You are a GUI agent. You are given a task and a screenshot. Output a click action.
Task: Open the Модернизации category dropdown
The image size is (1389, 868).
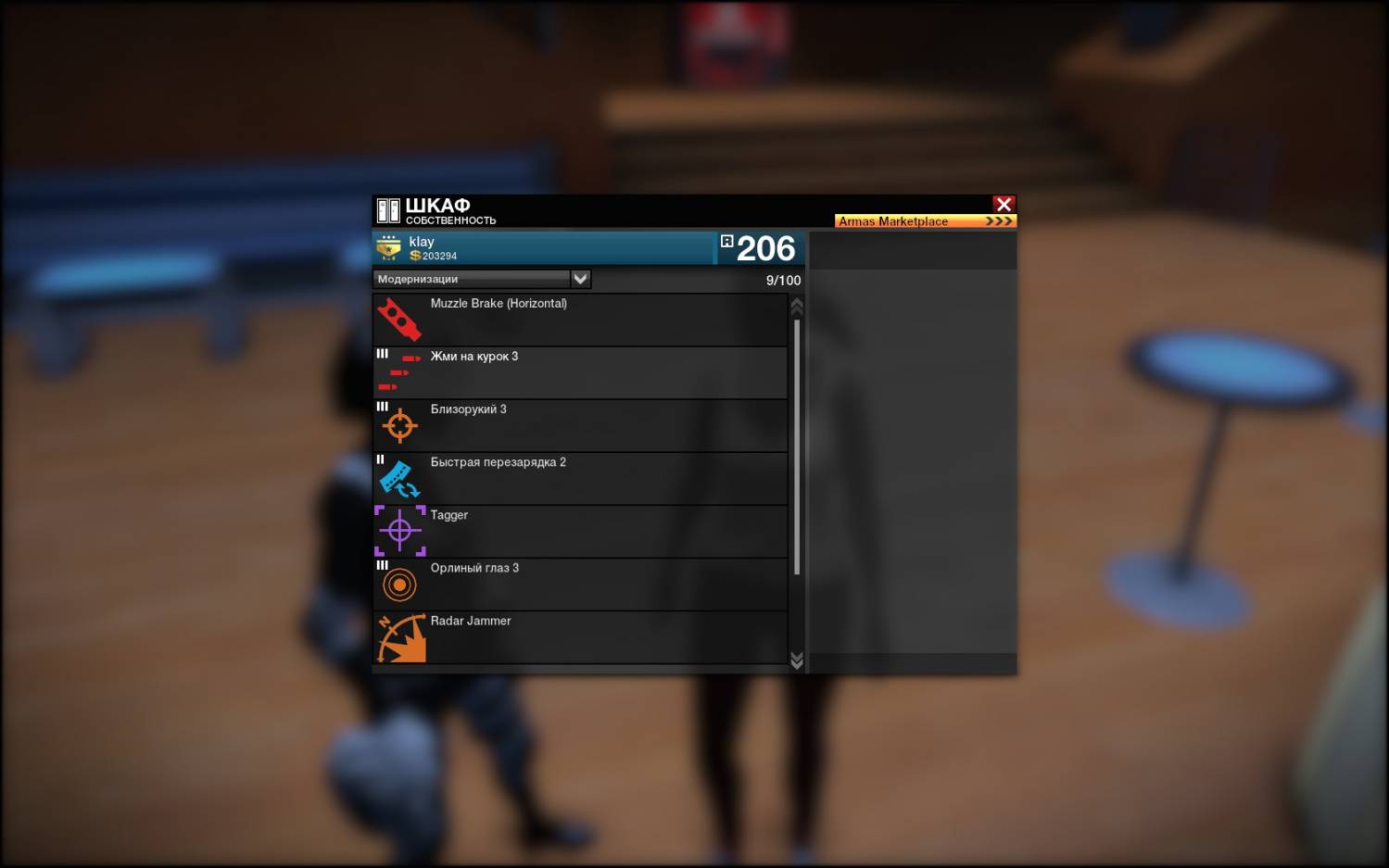(580, 279)
